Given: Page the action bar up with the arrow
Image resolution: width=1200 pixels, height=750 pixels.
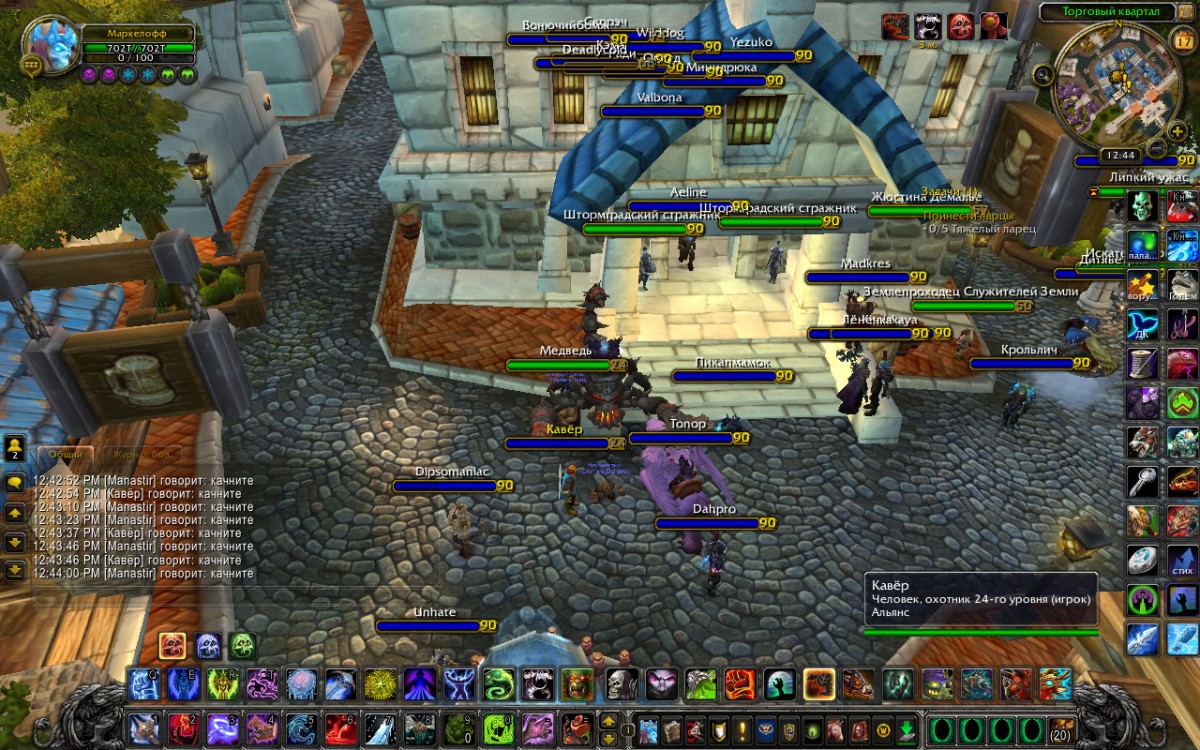Looking at the screenshot, I should [608, 720].
